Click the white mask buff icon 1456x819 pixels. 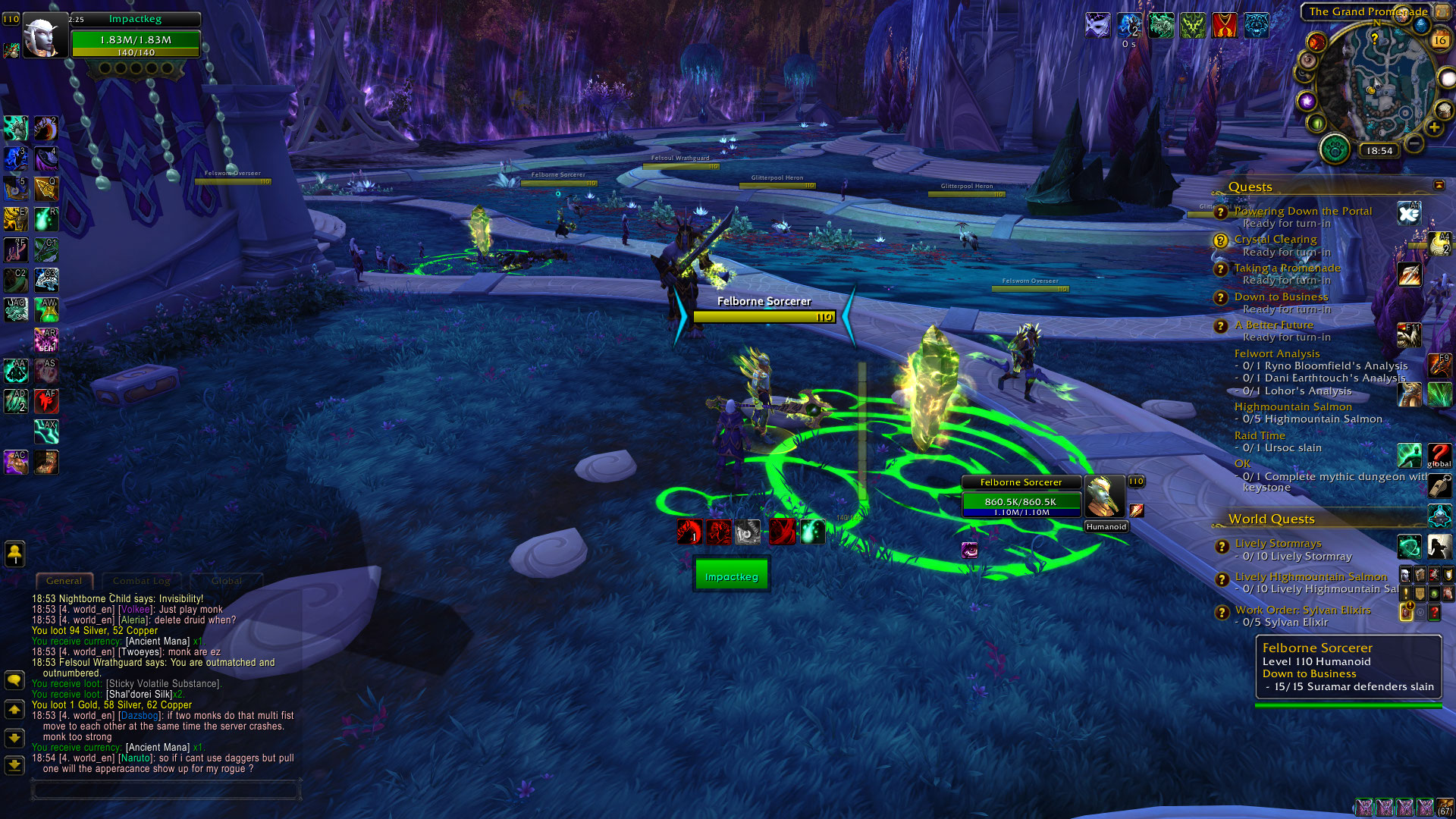[1097, 26]
